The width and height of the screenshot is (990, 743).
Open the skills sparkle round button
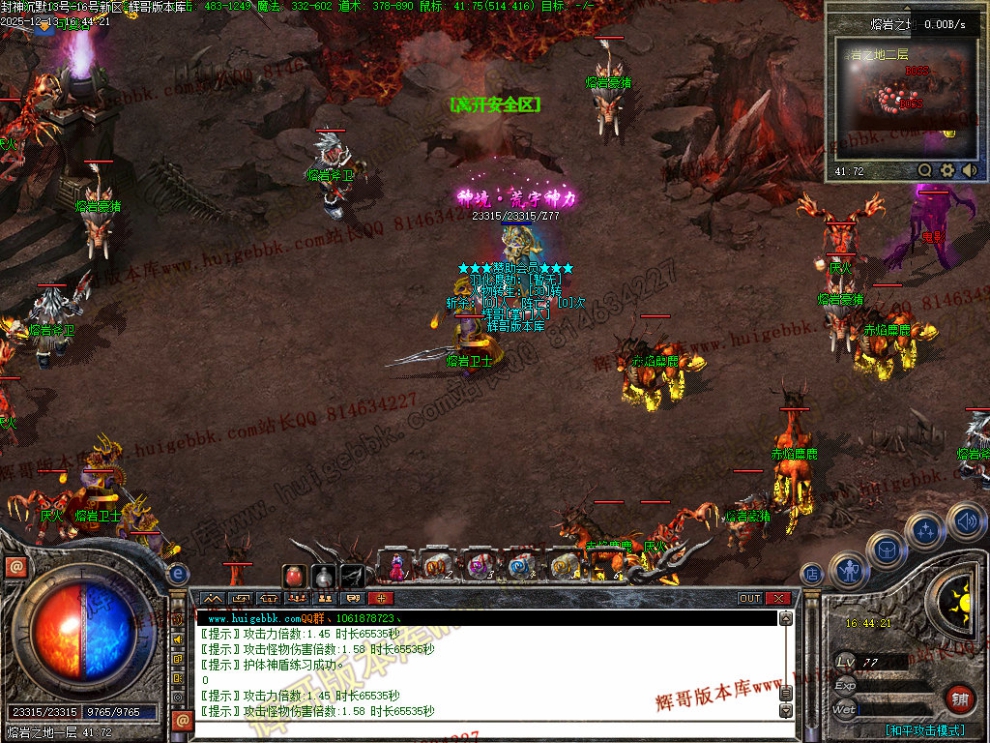pyautogui.click(x=925, y=530)
